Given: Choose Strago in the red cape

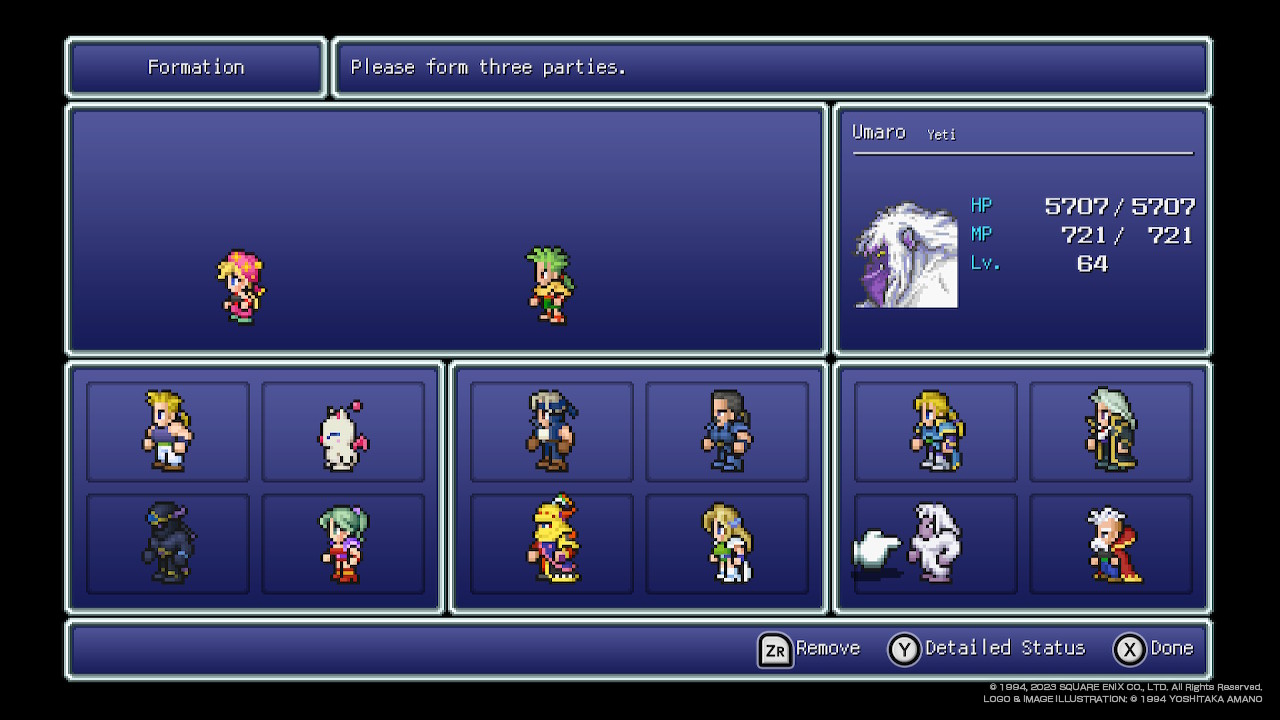Looking at the screenshot, I should point(1111,543).
